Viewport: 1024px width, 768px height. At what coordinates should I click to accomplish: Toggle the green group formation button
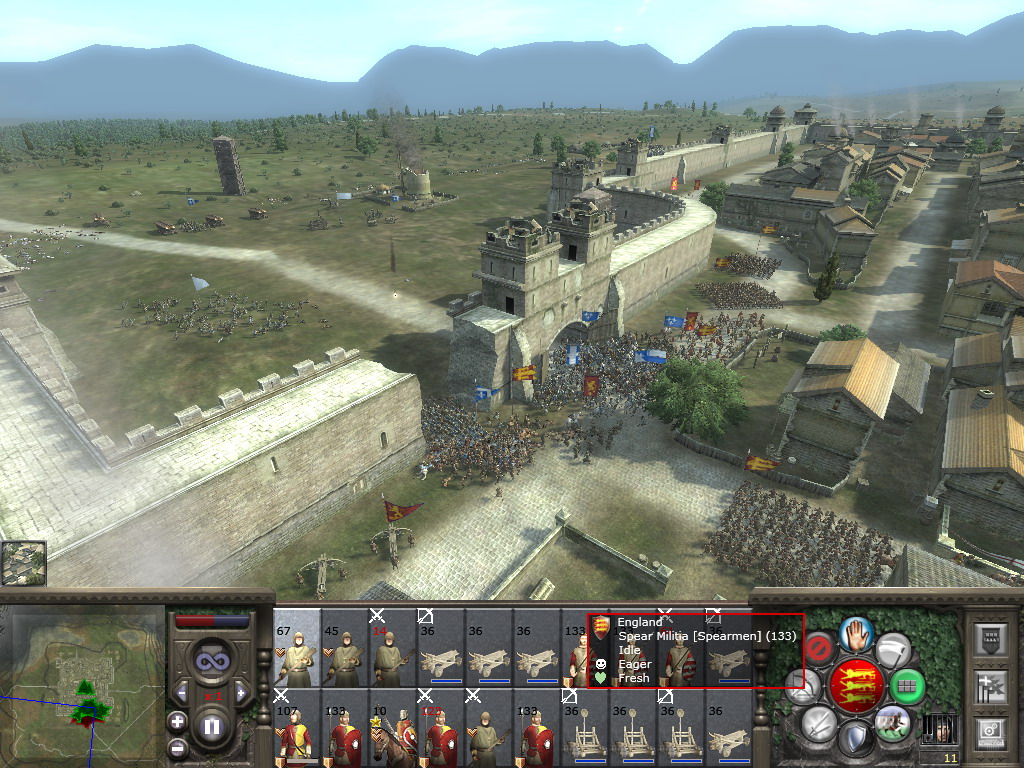(x=907, y=686)
